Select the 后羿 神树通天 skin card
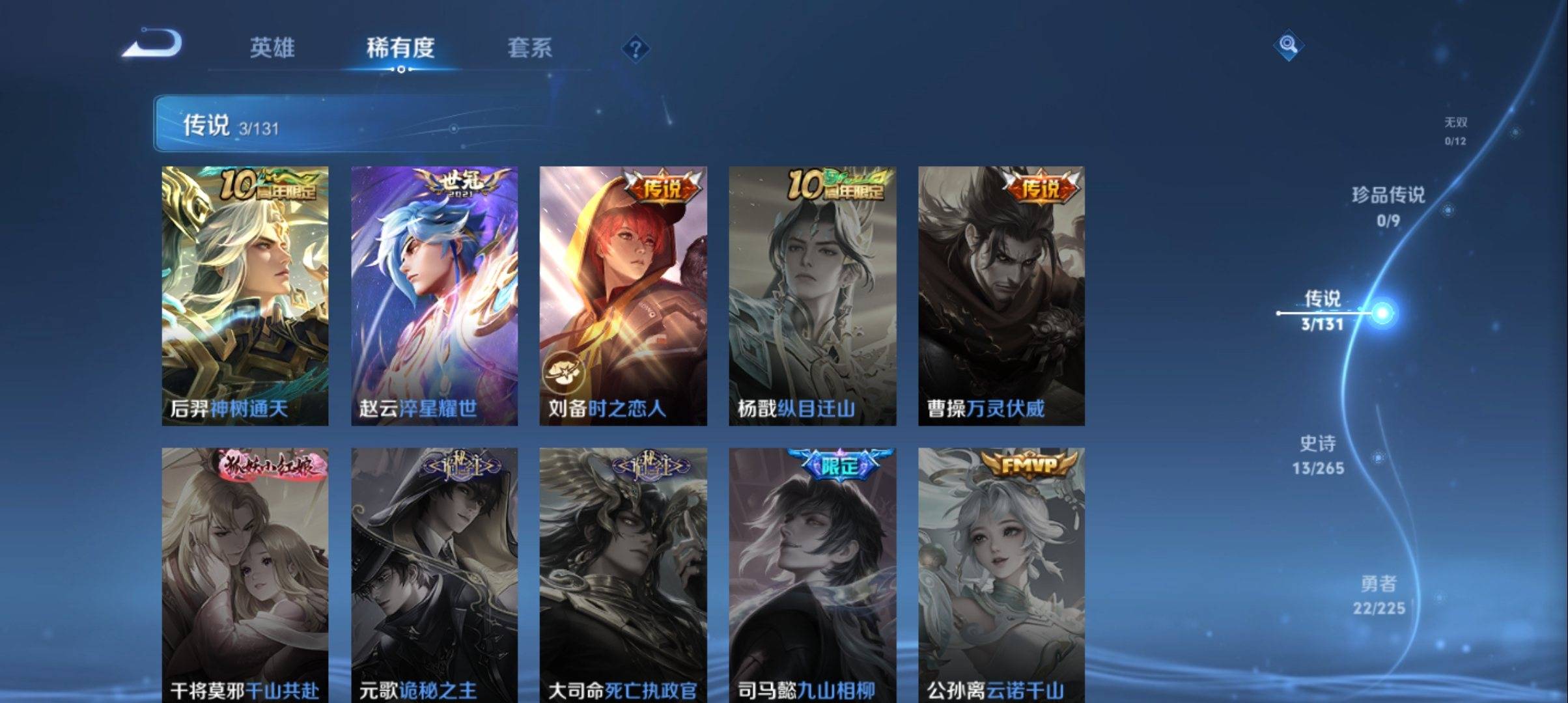 click(x=245, y=296)
